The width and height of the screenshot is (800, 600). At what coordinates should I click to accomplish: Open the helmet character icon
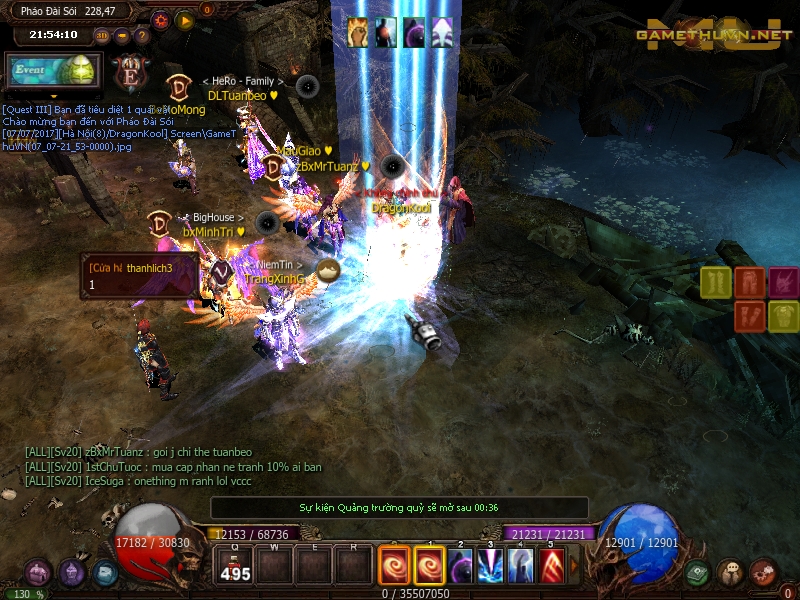(71, 573)
